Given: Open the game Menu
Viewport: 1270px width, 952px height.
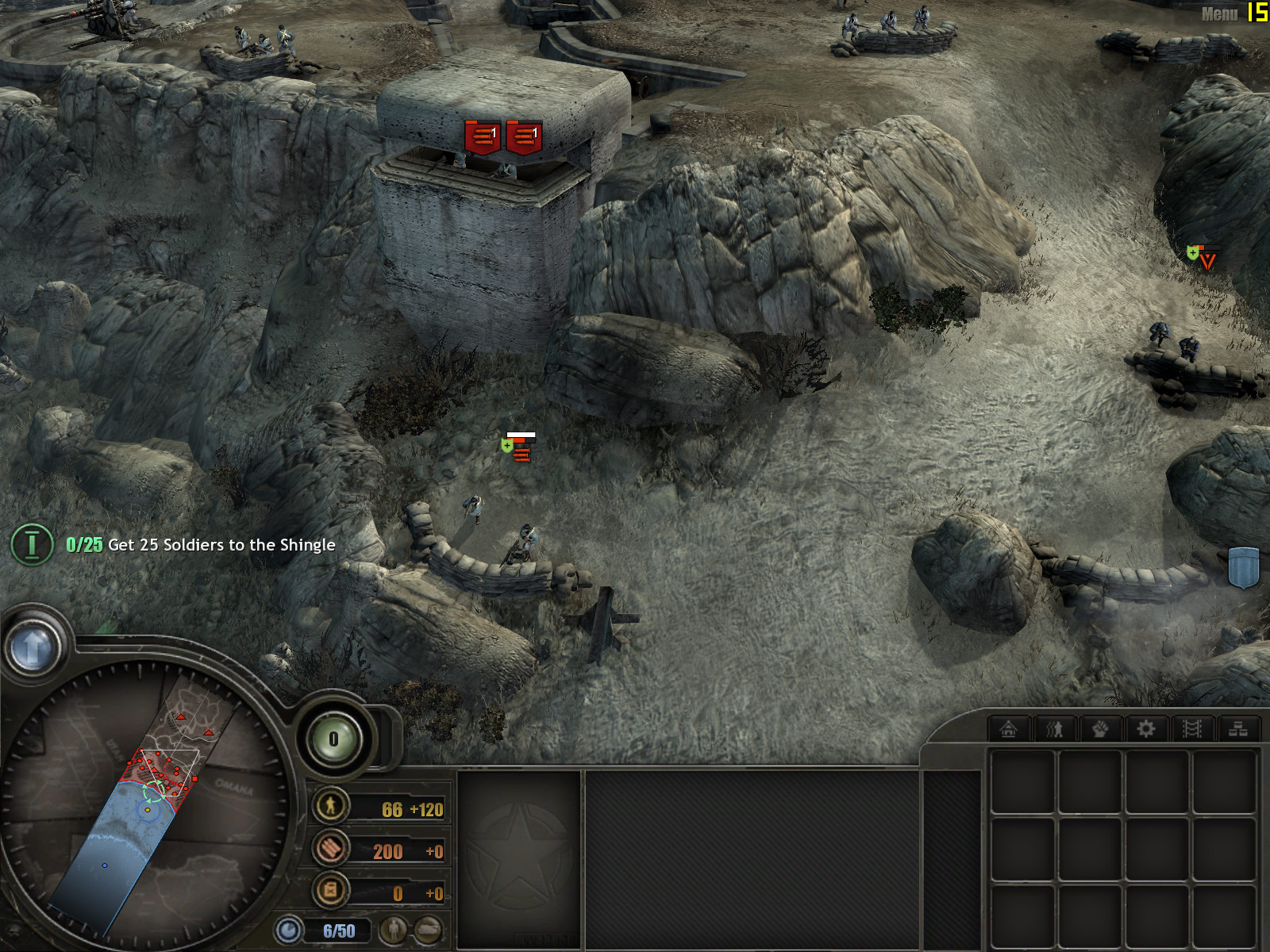Looking at the screenshot, I should 1218,13.
